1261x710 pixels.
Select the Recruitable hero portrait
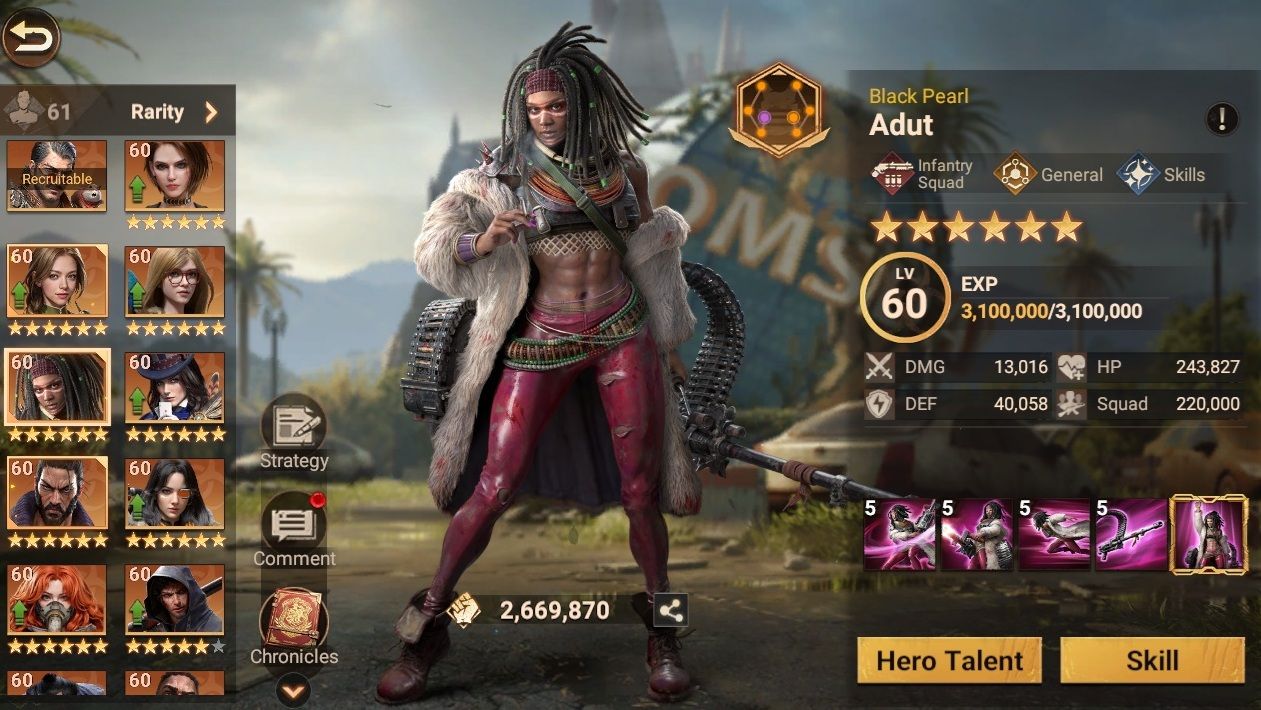[x=57, y=175]
